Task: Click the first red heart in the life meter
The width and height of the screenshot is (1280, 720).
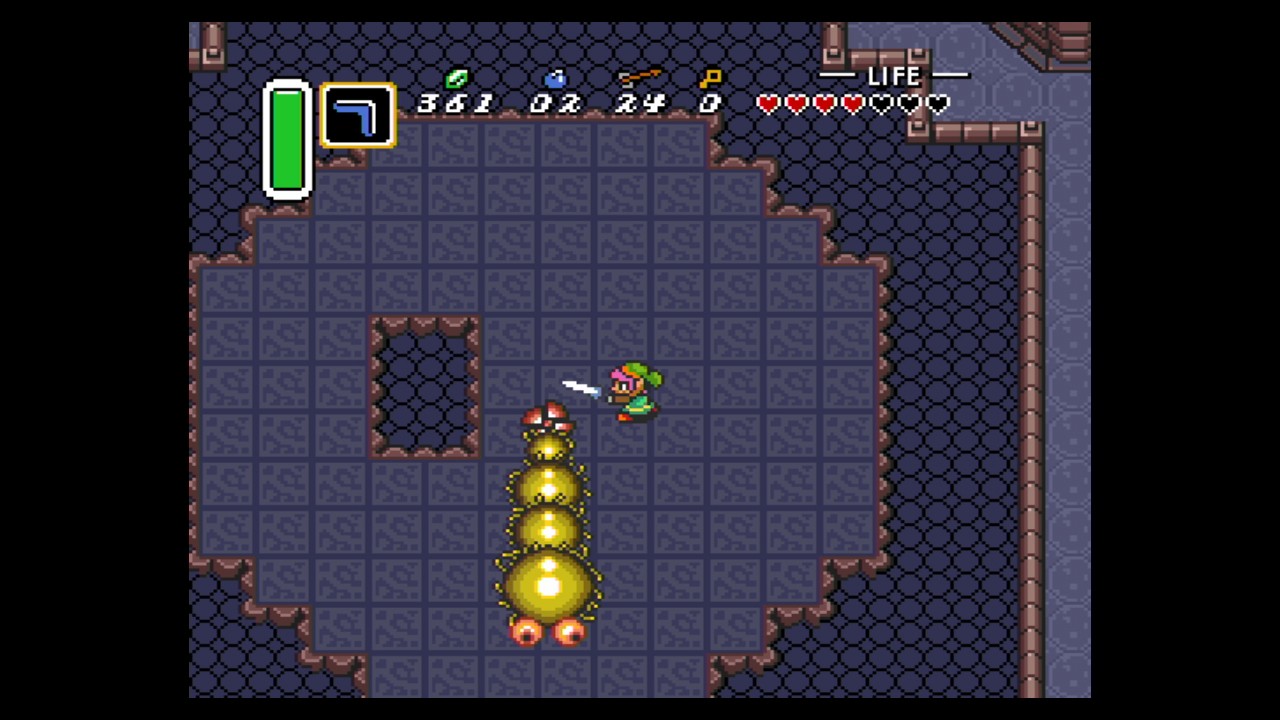Action: 767,104
